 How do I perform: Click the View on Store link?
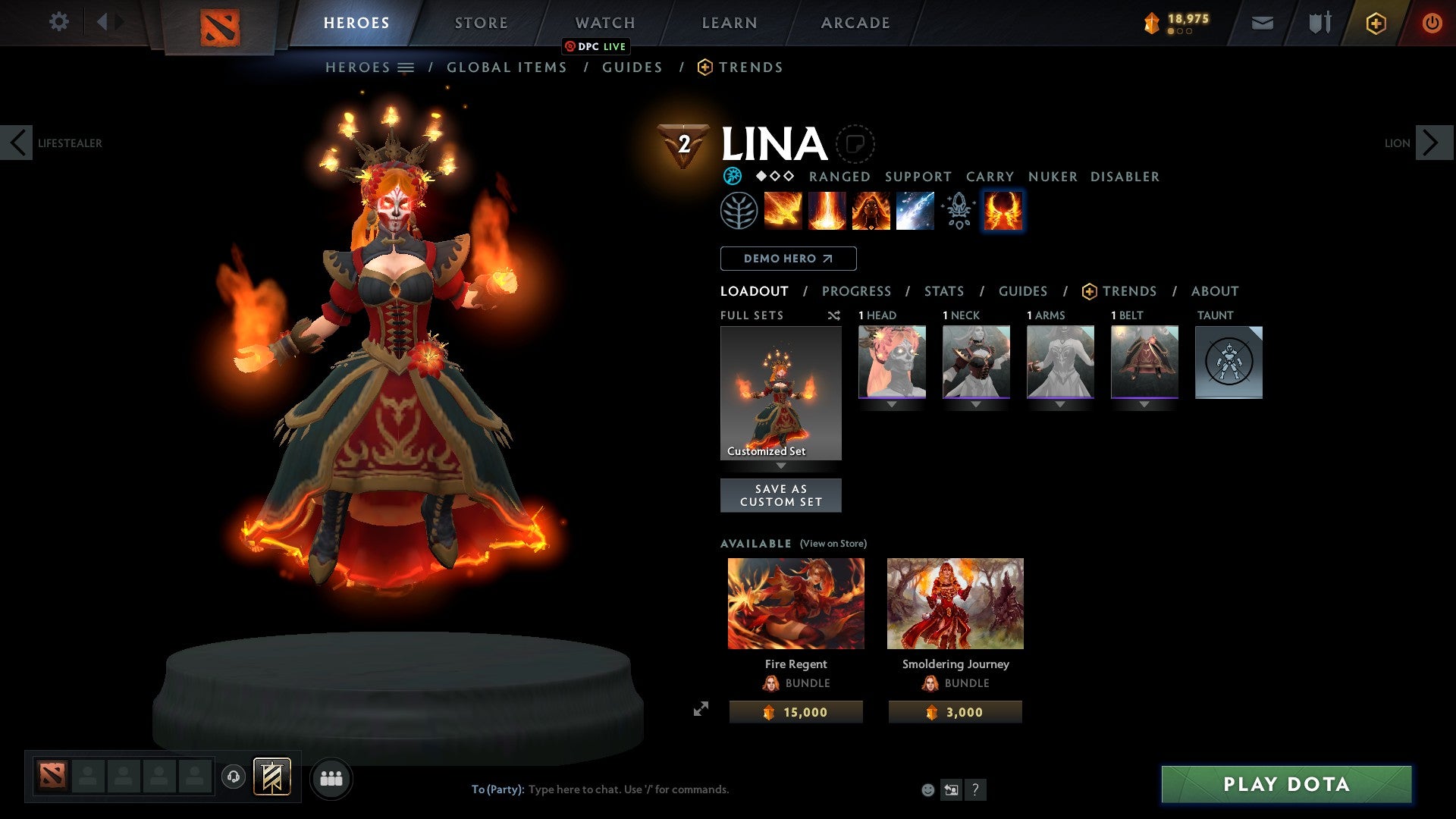coord(833,544)
